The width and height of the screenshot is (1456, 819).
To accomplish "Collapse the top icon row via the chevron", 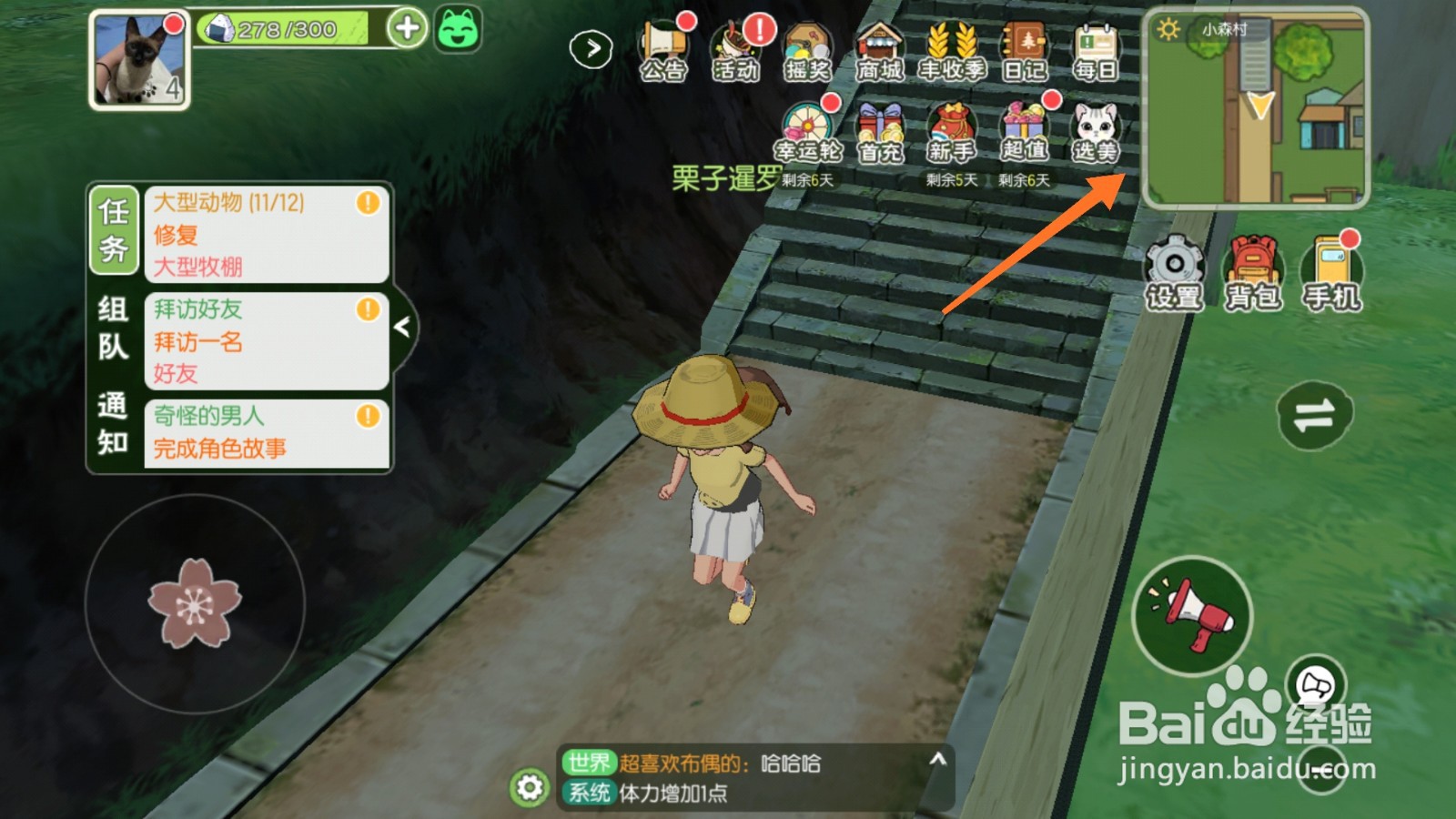I will [x=591, y=47].
